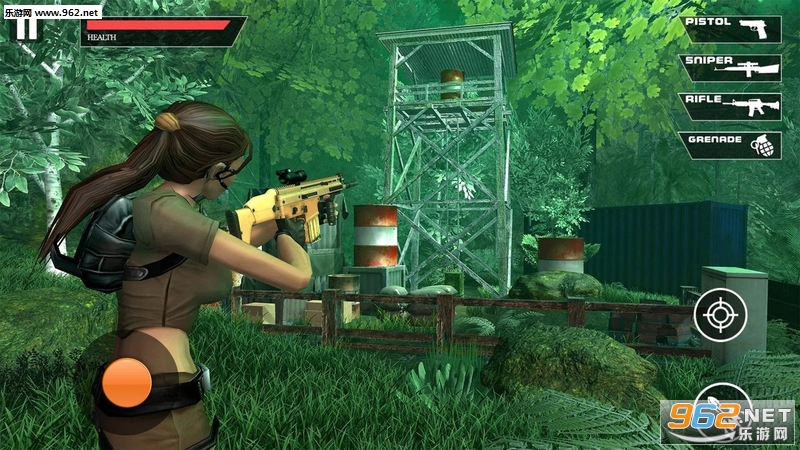Click the orange movement joystick
Image resolution: width=800 pixels, height=450 pixels.
[x=127, y=383]
